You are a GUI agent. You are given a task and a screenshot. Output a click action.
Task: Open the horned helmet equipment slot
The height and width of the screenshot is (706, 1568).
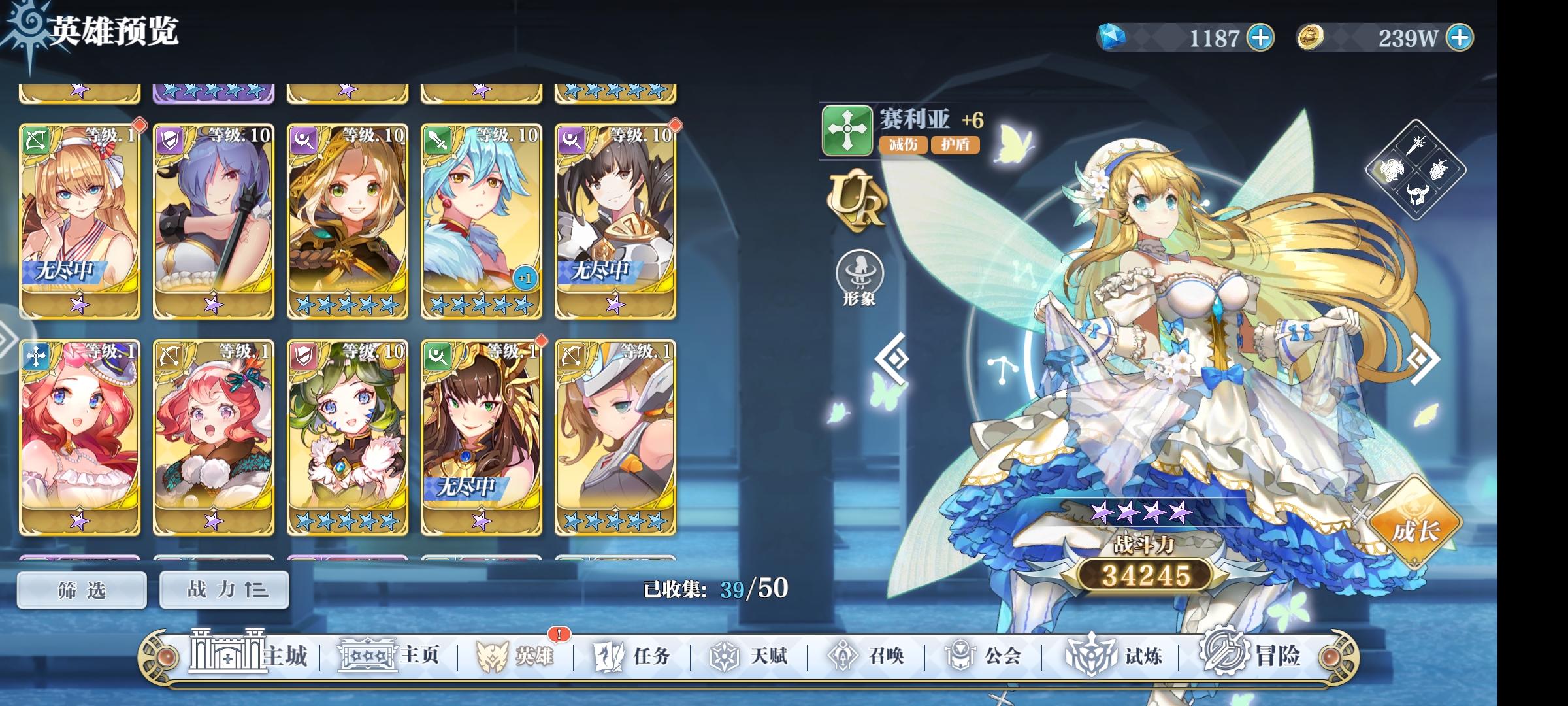pyautogui.click(x=1416, y=194)
